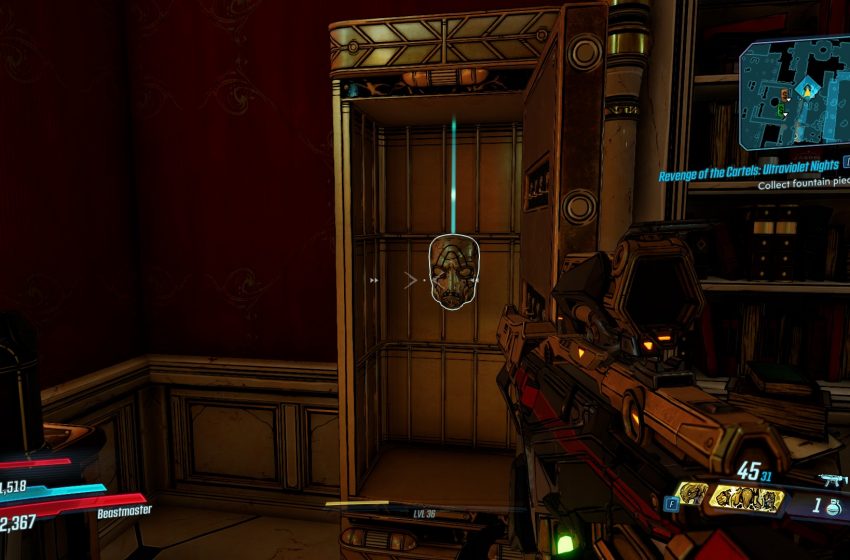
Task: Click the grenade icon
Action: point(832,506)
